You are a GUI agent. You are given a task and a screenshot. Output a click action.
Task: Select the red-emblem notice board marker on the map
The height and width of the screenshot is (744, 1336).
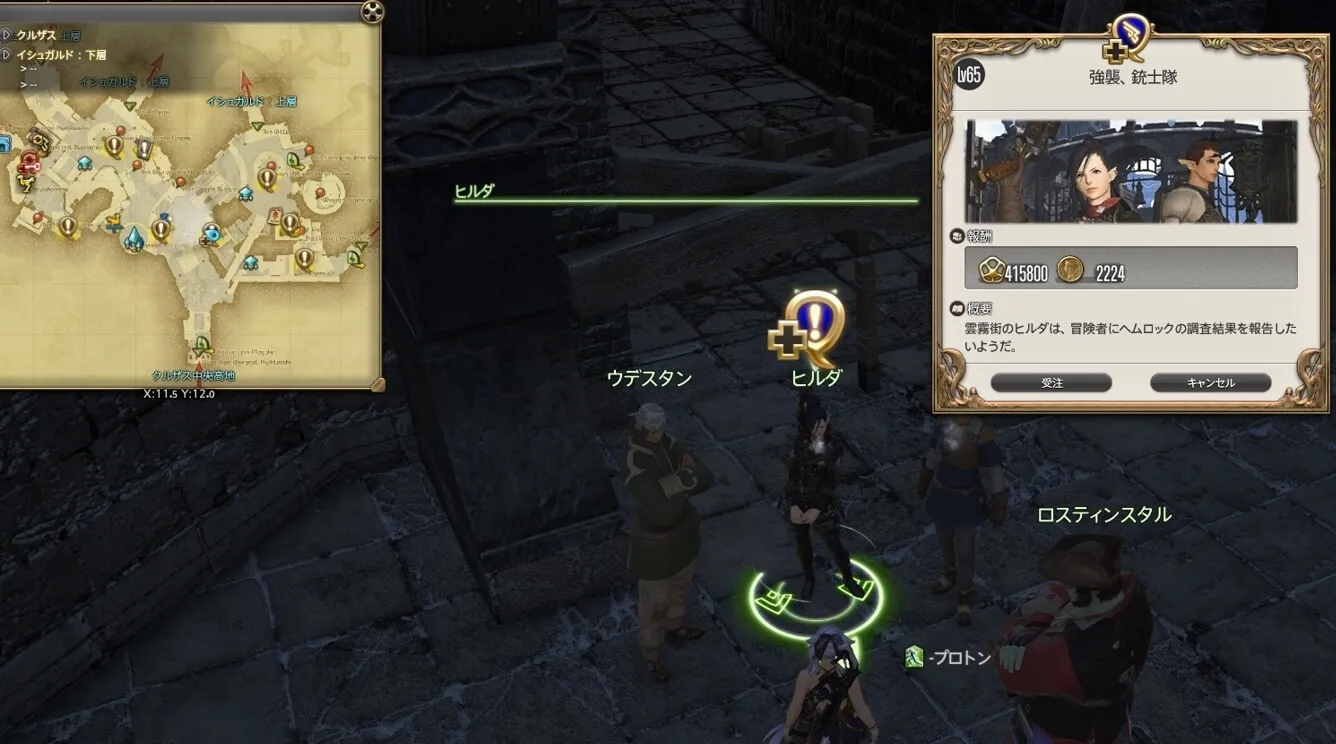[275, 215]
